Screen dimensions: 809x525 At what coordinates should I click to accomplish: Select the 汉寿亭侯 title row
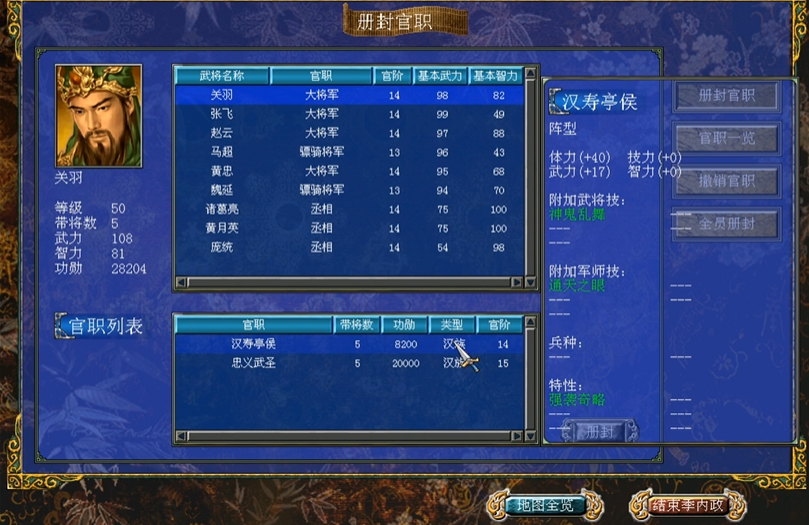348,344
